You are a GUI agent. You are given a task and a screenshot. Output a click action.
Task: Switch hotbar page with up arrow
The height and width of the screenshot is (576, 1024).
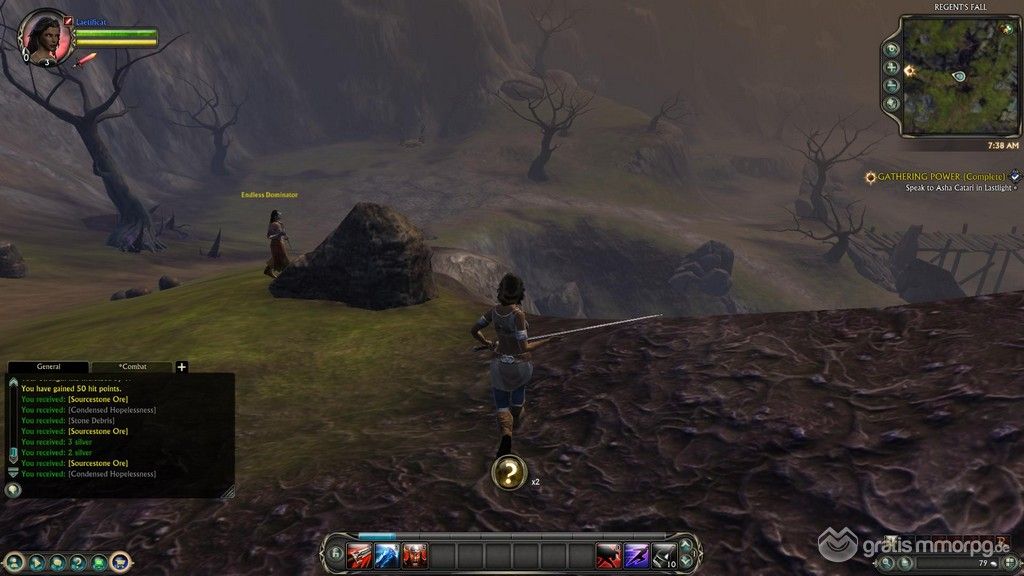tap(686, 547)
